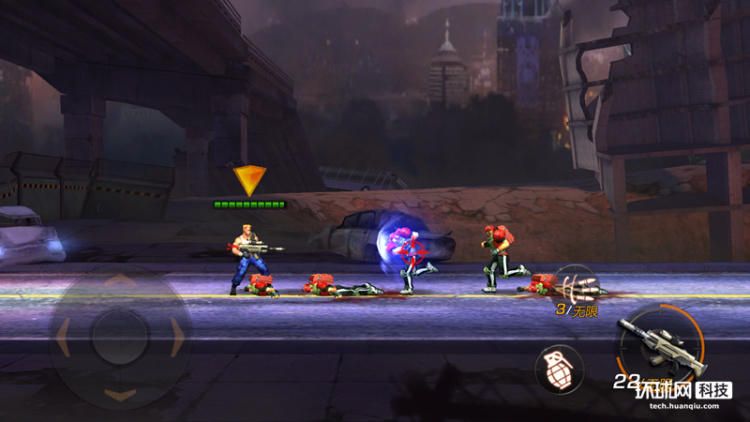750x422 pixels.
Task: Tap the joystick's right arrow
Action: tap(177, 338)
